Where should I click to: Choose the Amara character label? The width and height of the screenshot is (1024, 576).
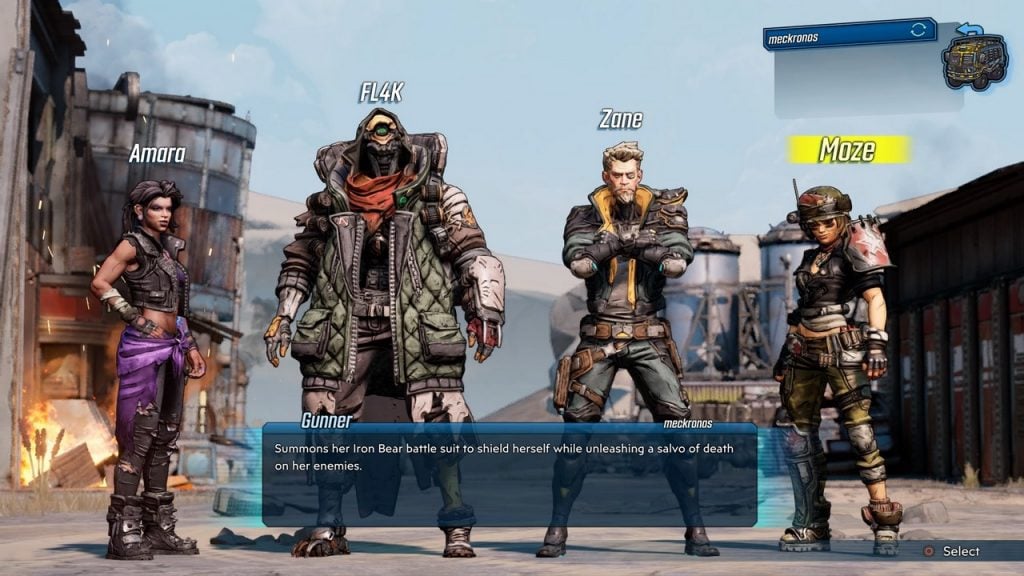pos(157,154)
